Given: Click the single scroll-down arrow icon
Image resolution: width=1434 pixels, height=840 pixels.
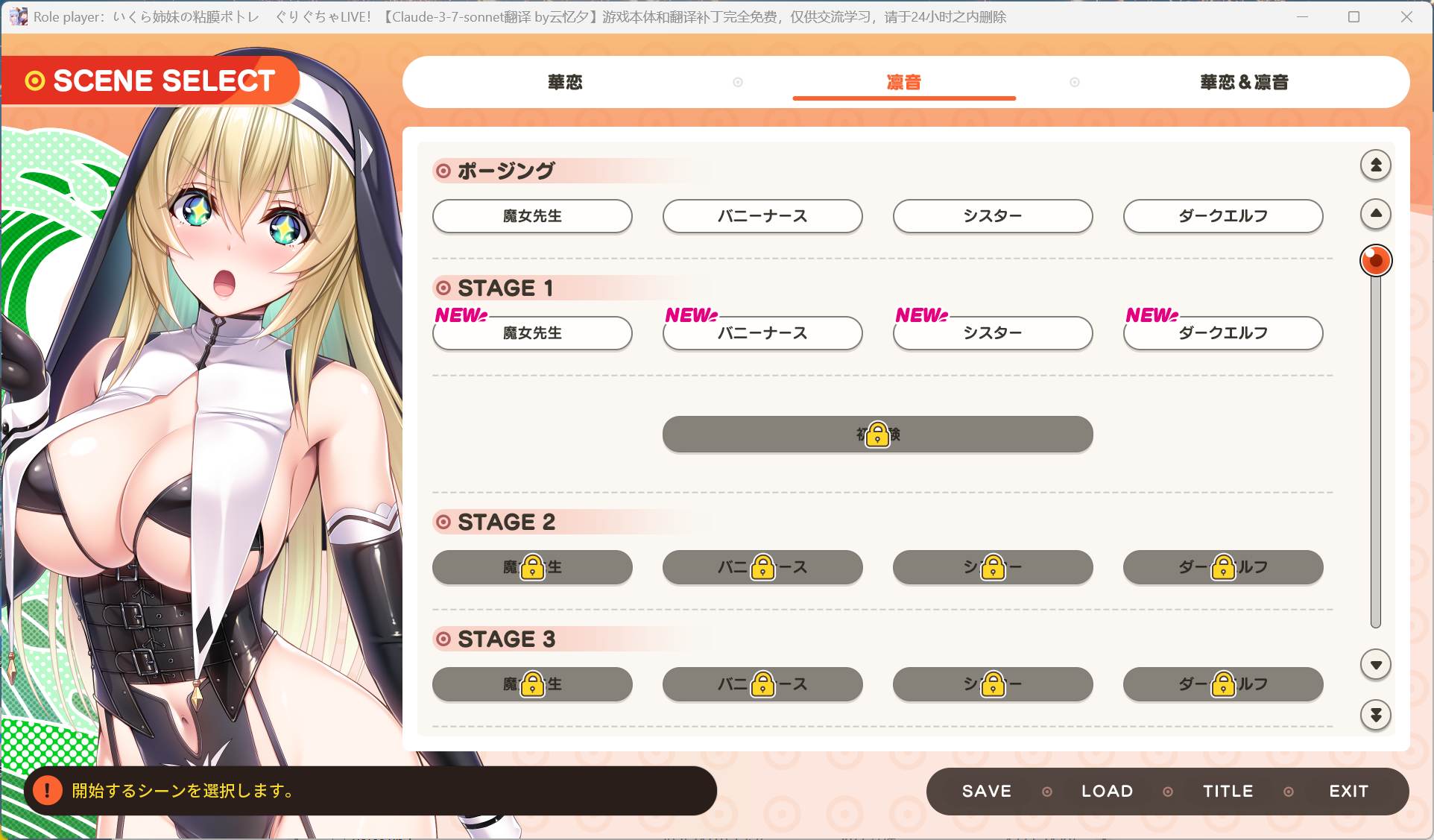Looking at the screenshot, I should point(1375,664).
